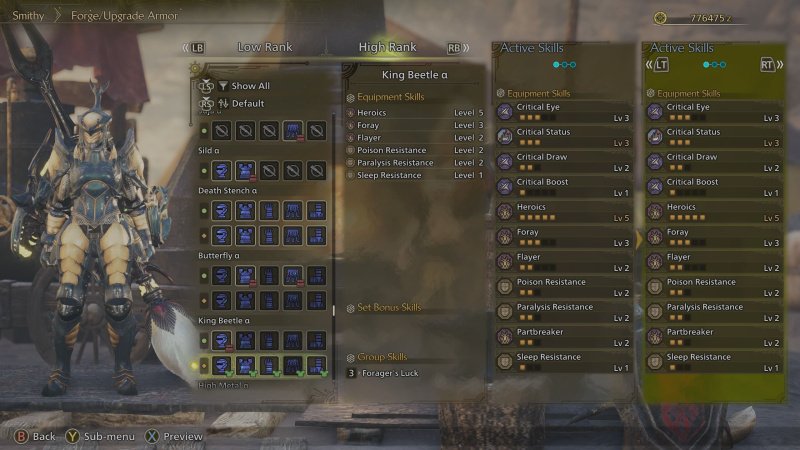Change the Default sort order
The width and height of the screenshot is (800, 450).
click(248, 103)
